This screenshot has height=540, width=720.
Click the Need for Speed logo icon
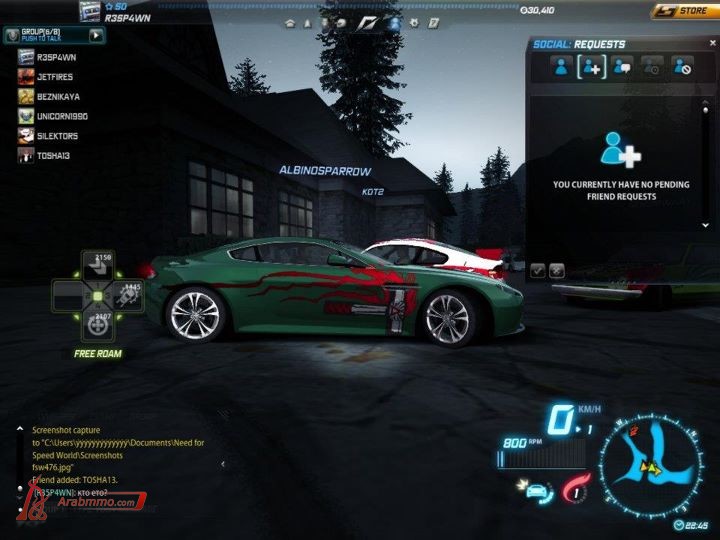click(369, 21)
